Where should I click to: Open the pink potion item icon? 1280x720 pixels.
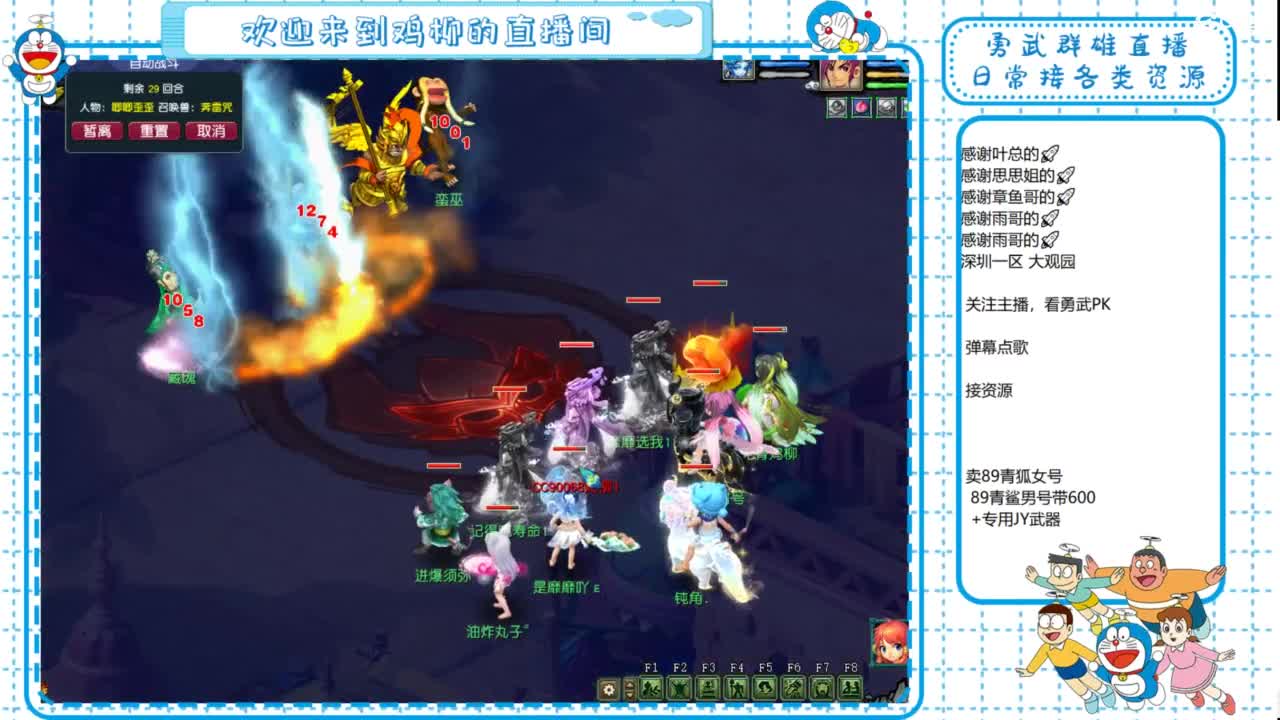pos(862,106)
